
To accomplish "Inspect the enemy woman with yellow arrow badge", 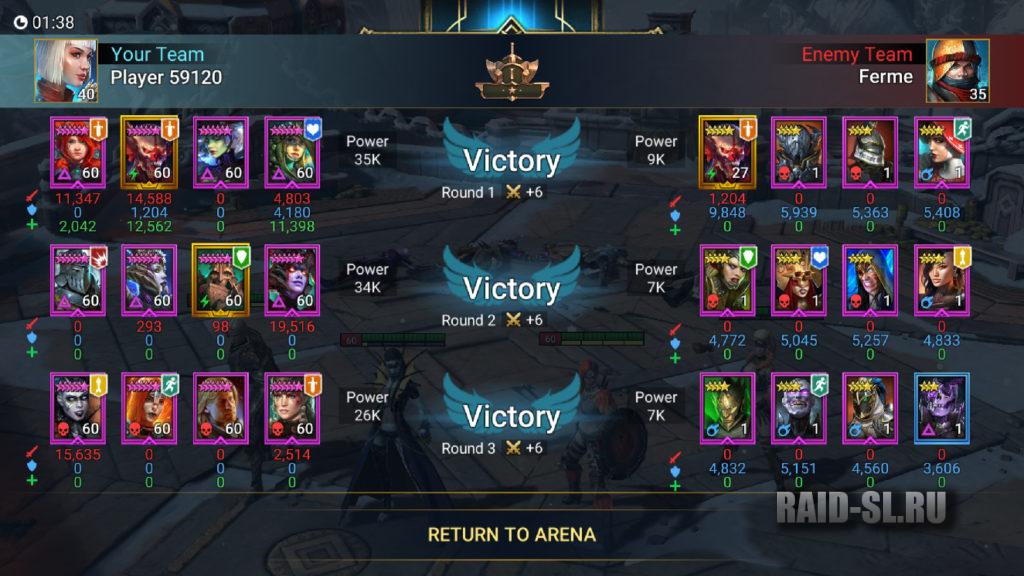I will (942, 280).
